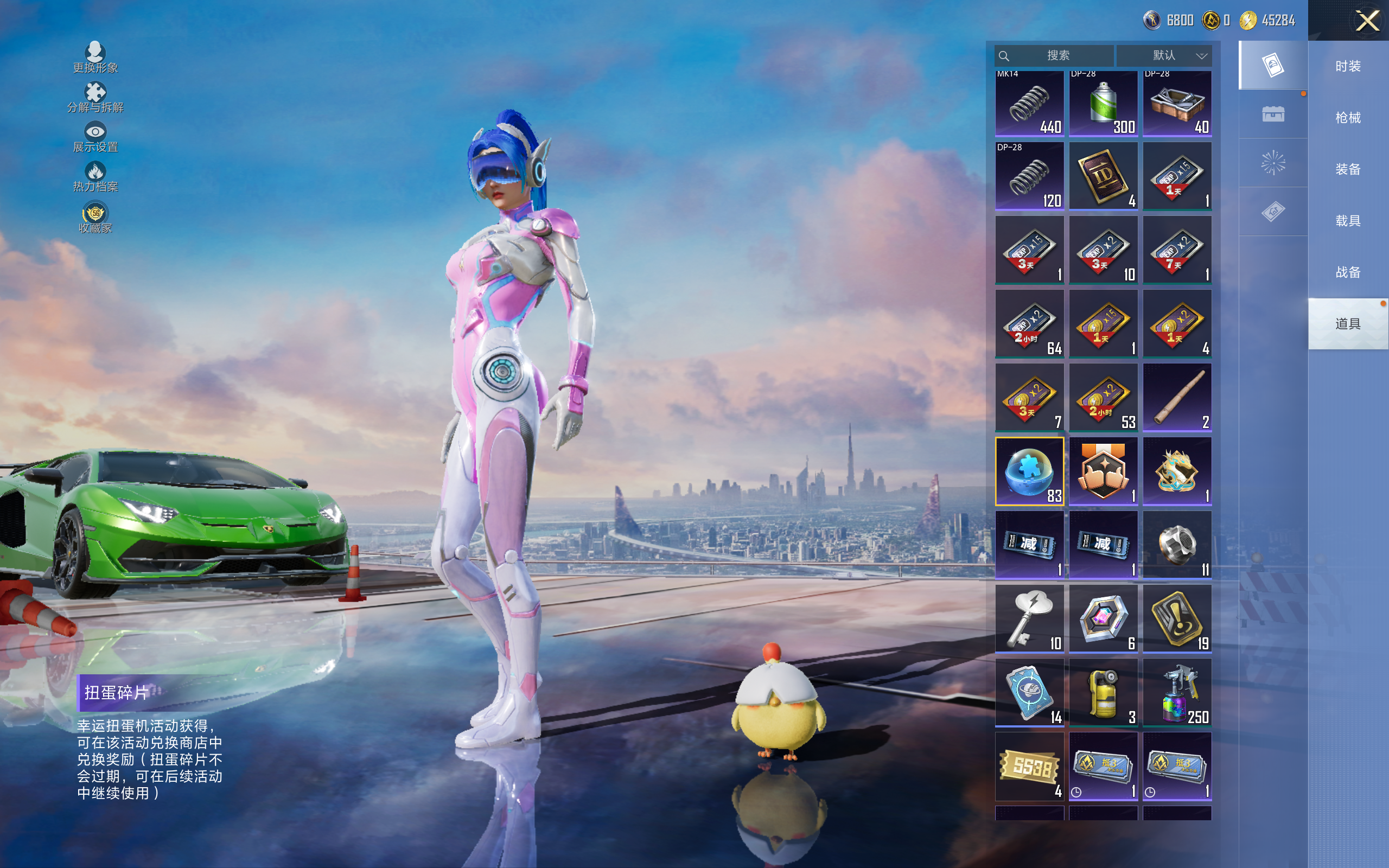This screenshot has width=1389, height=868.
Task: Choose the MK14 spring item slot
Action: (1029, 103)
